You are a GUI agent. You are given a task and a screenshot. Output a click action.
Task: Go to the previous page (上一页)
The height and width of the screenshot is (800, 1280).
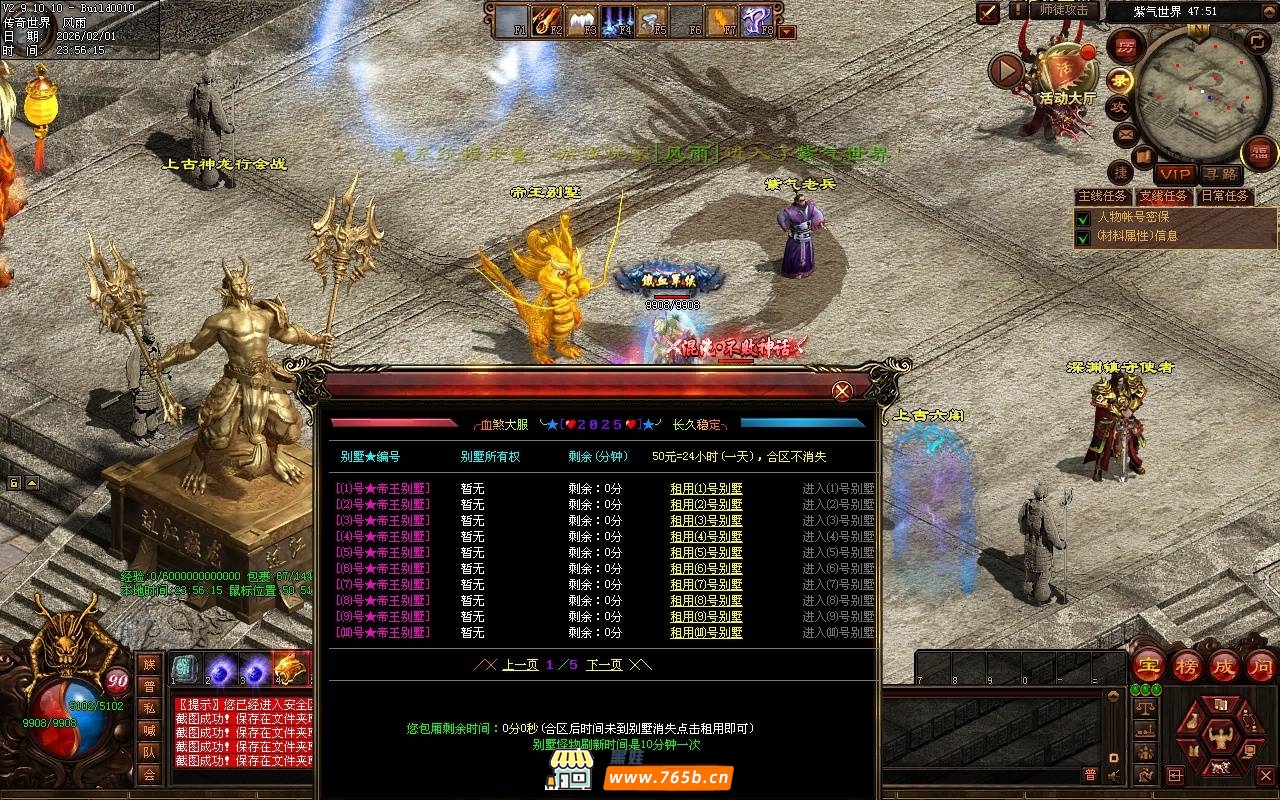(520, 665)
